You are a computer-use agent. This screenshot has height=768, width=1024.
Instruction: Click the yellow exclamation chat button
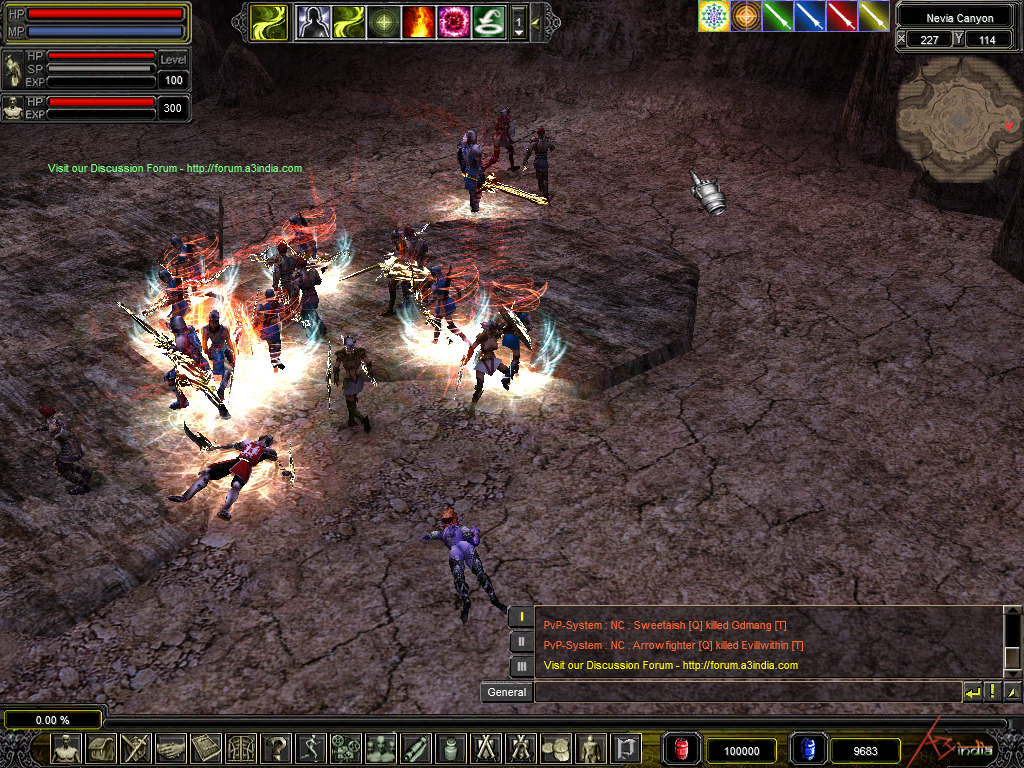(992, 692)
